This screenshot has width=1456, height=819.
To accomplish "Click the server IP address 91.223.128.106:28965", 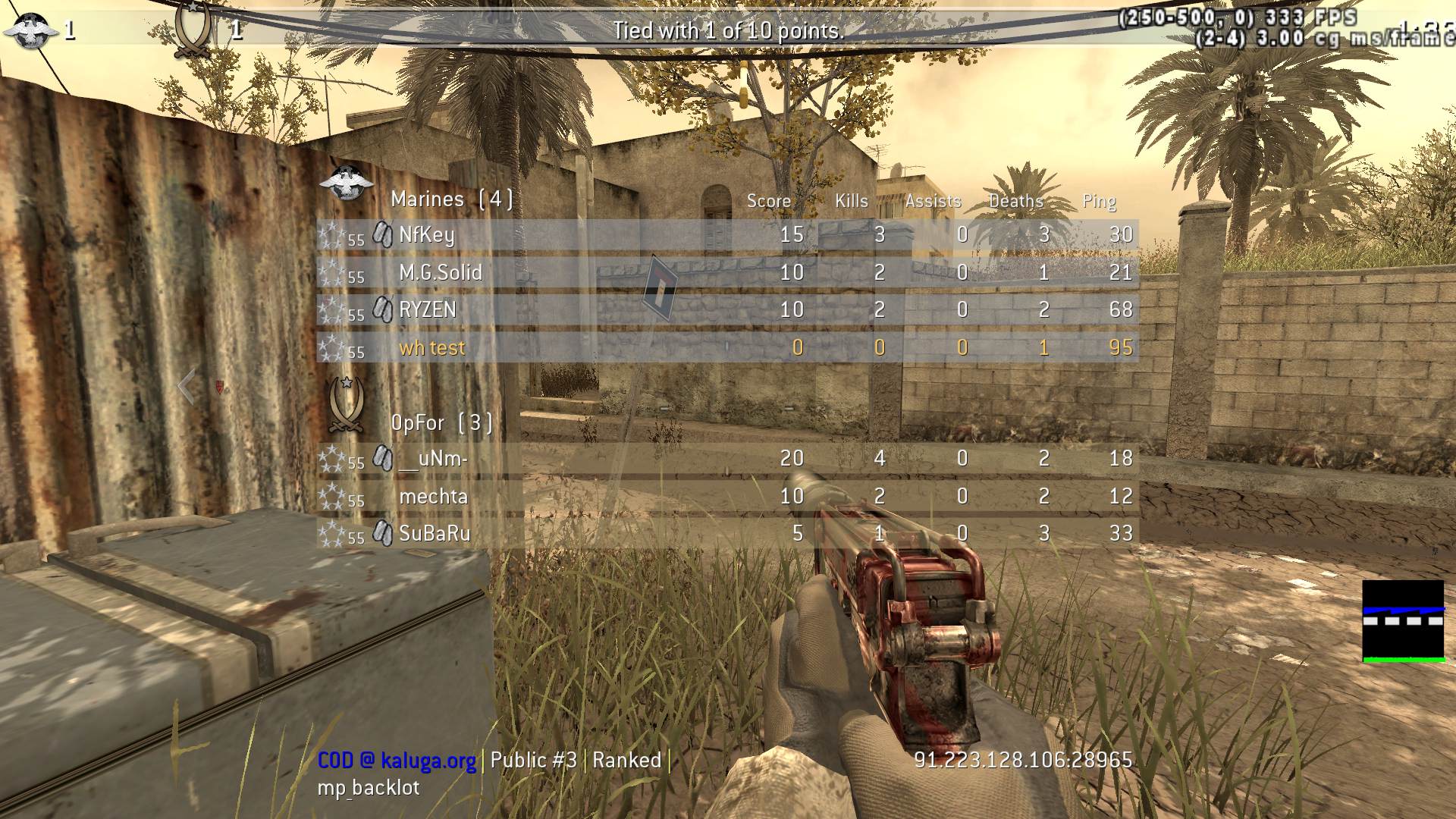I will click(1022, 758).
